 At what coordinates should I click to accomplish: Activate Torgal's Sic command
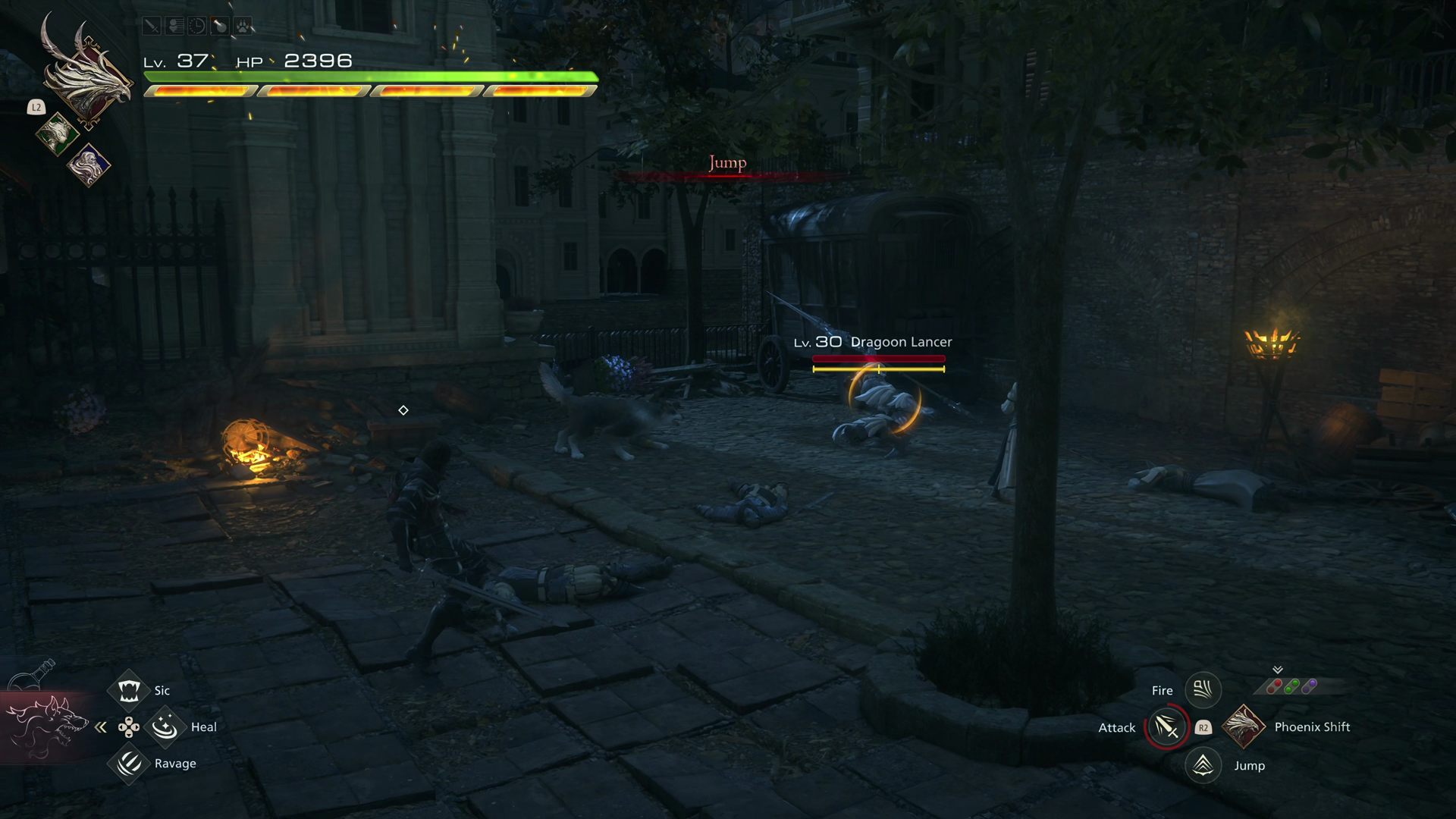pyautogui.click(x=128, y=690)
